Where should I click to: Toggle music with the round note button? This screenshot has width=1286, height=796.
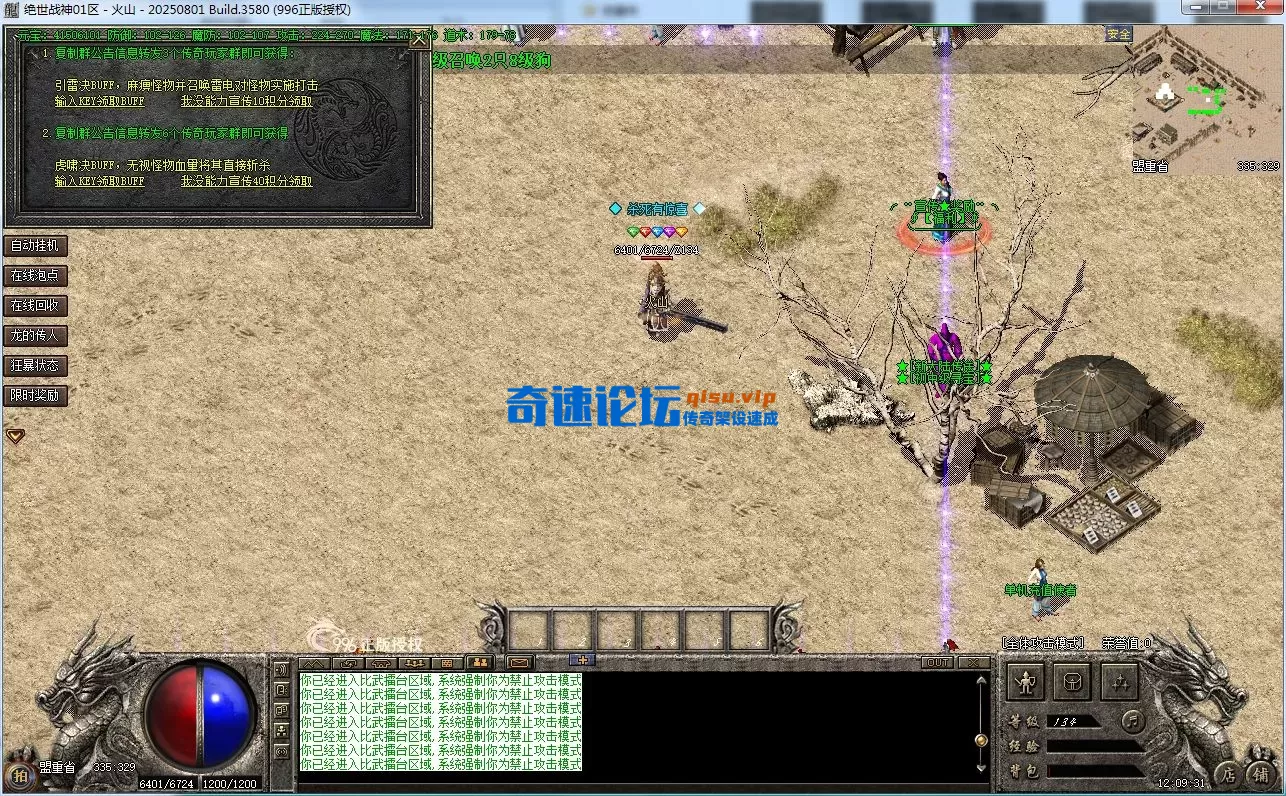(x=1131, y=724)
